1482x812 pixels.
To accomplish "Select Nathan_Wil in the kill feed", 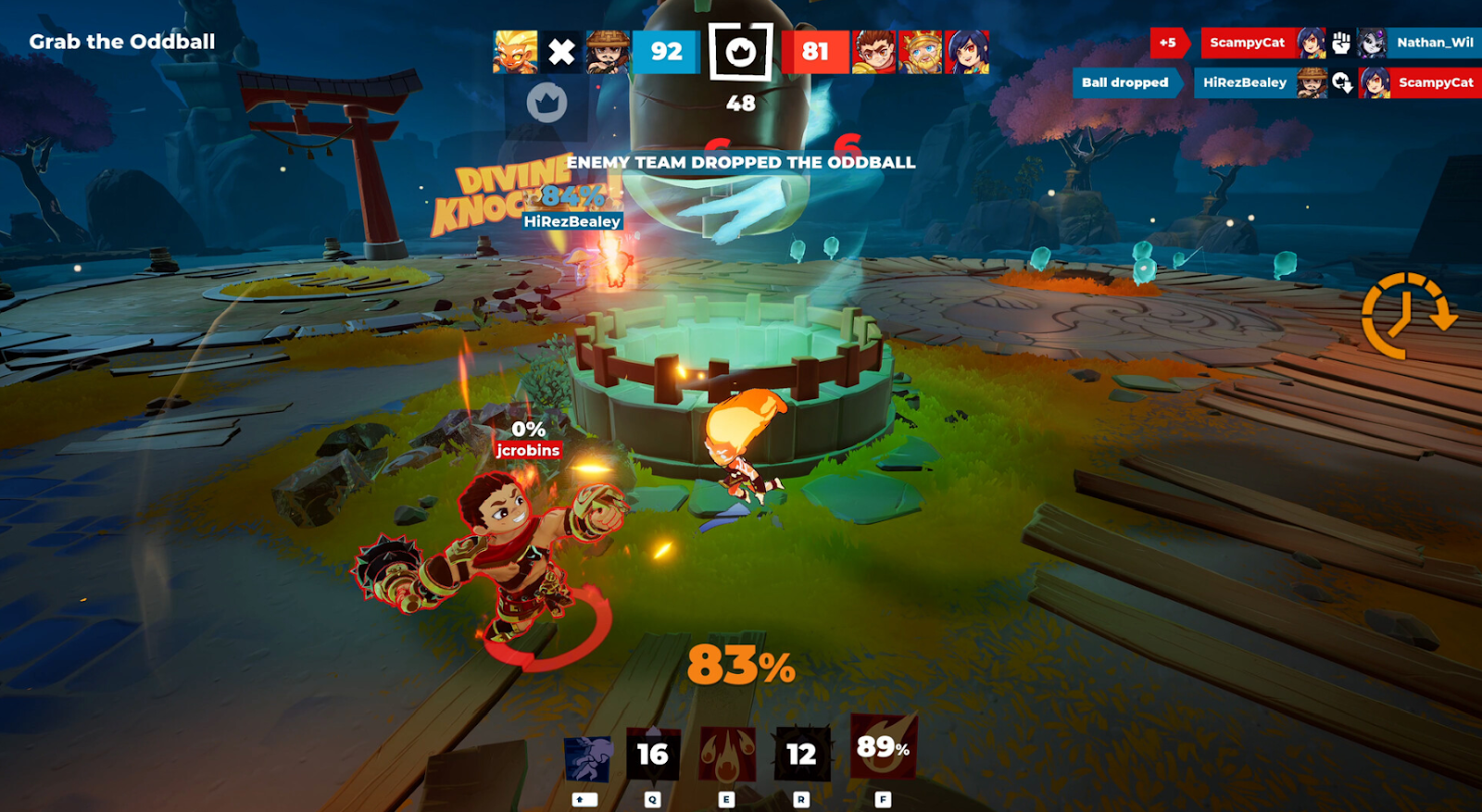I will coord(1434,43).
